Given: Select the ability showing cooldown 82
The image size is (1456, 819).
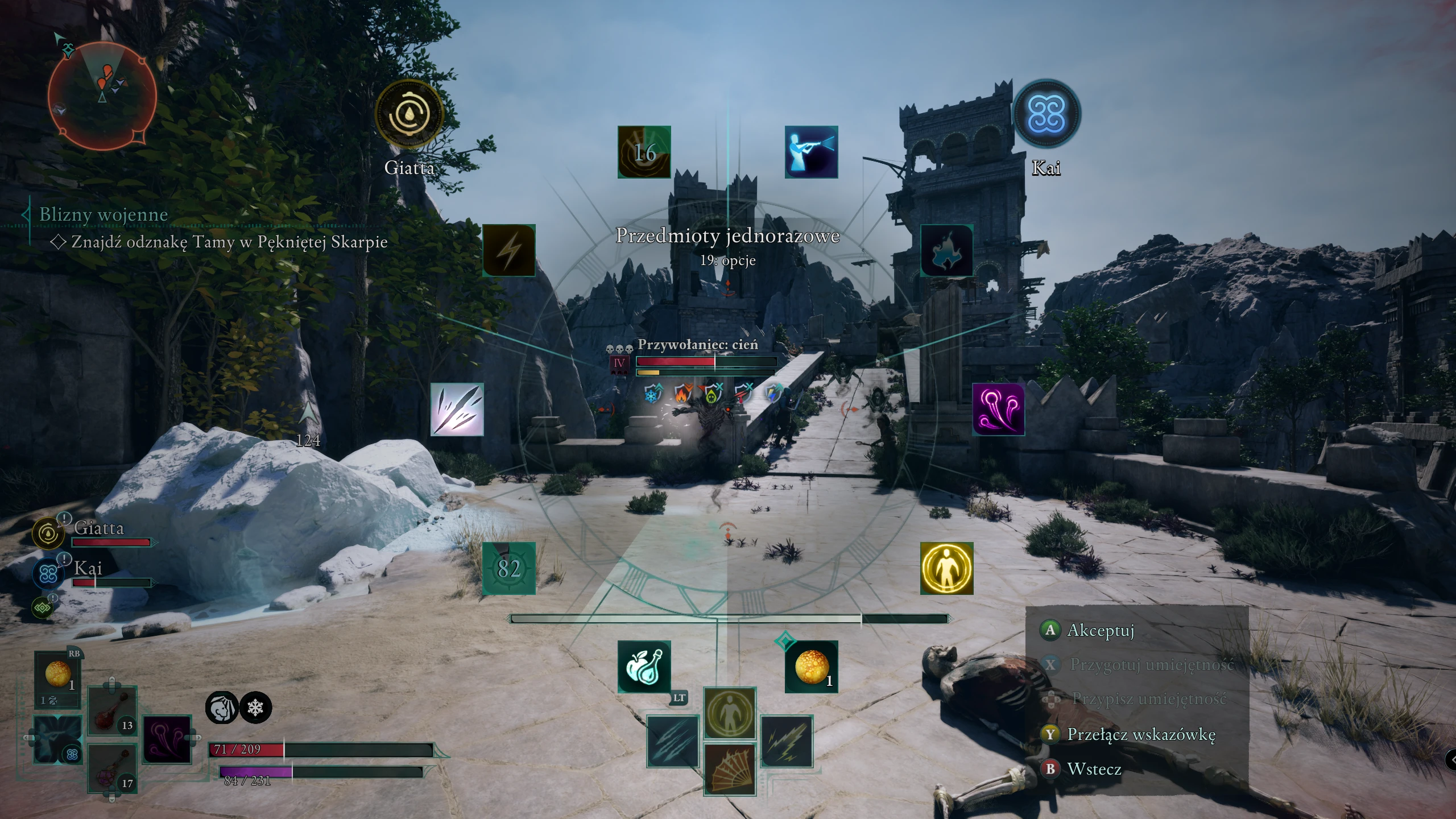Looking at the screenshot, I should pos(509,568).
